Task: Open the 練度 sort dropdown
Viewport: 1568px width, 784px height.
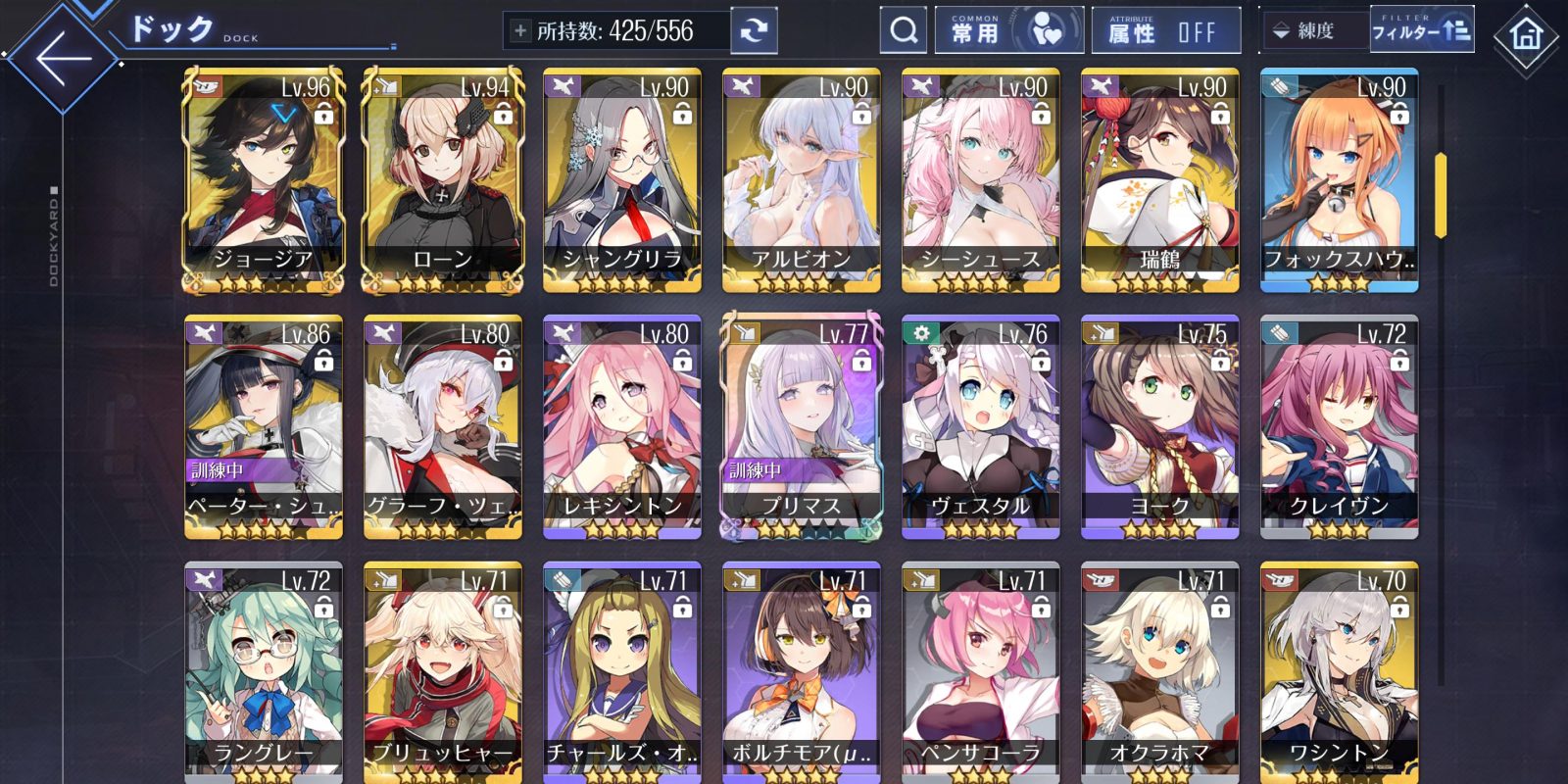Action: (x=1313, y=31)
